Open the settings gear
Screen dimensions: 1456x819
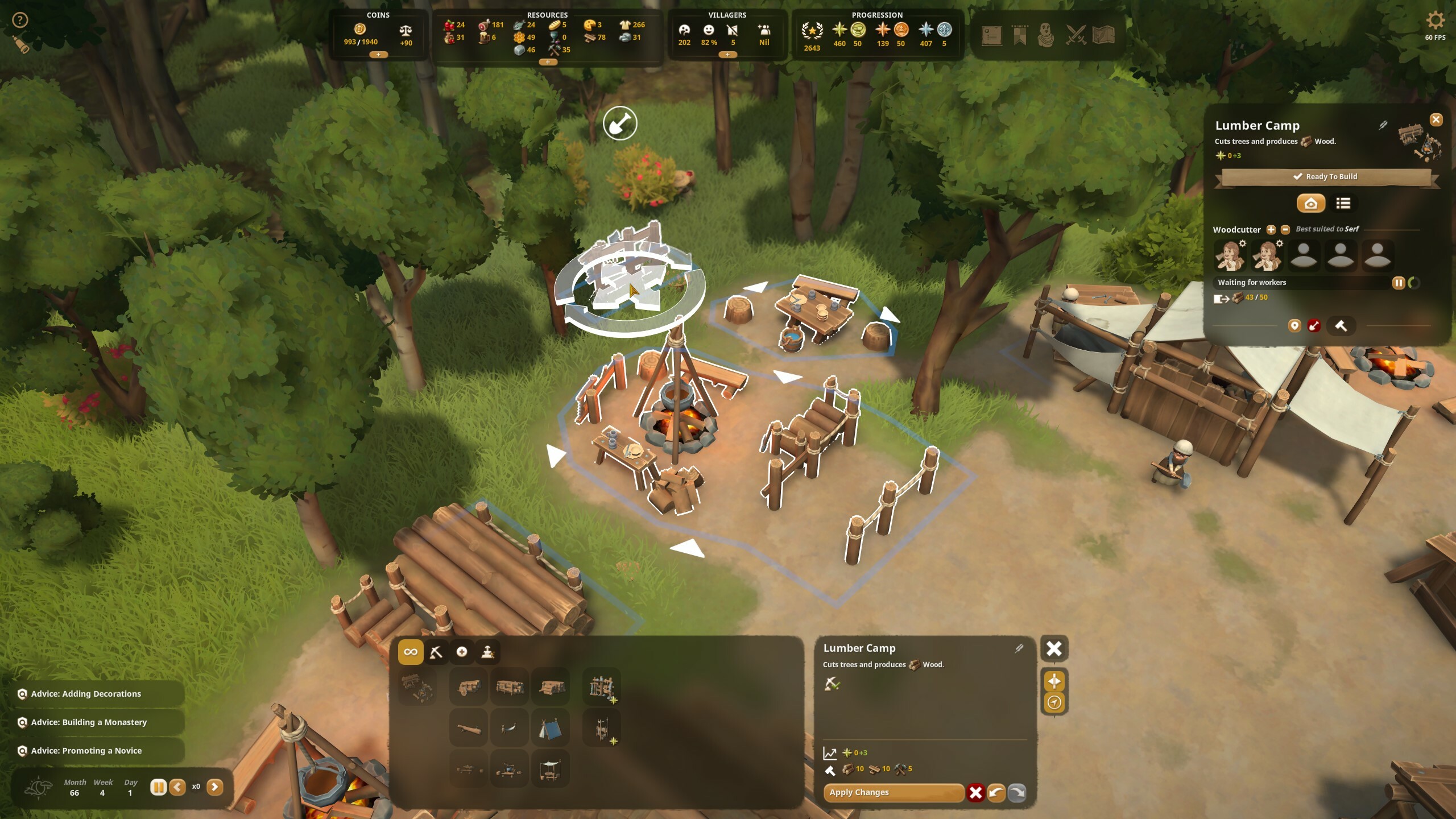(x=1435, y=21)
